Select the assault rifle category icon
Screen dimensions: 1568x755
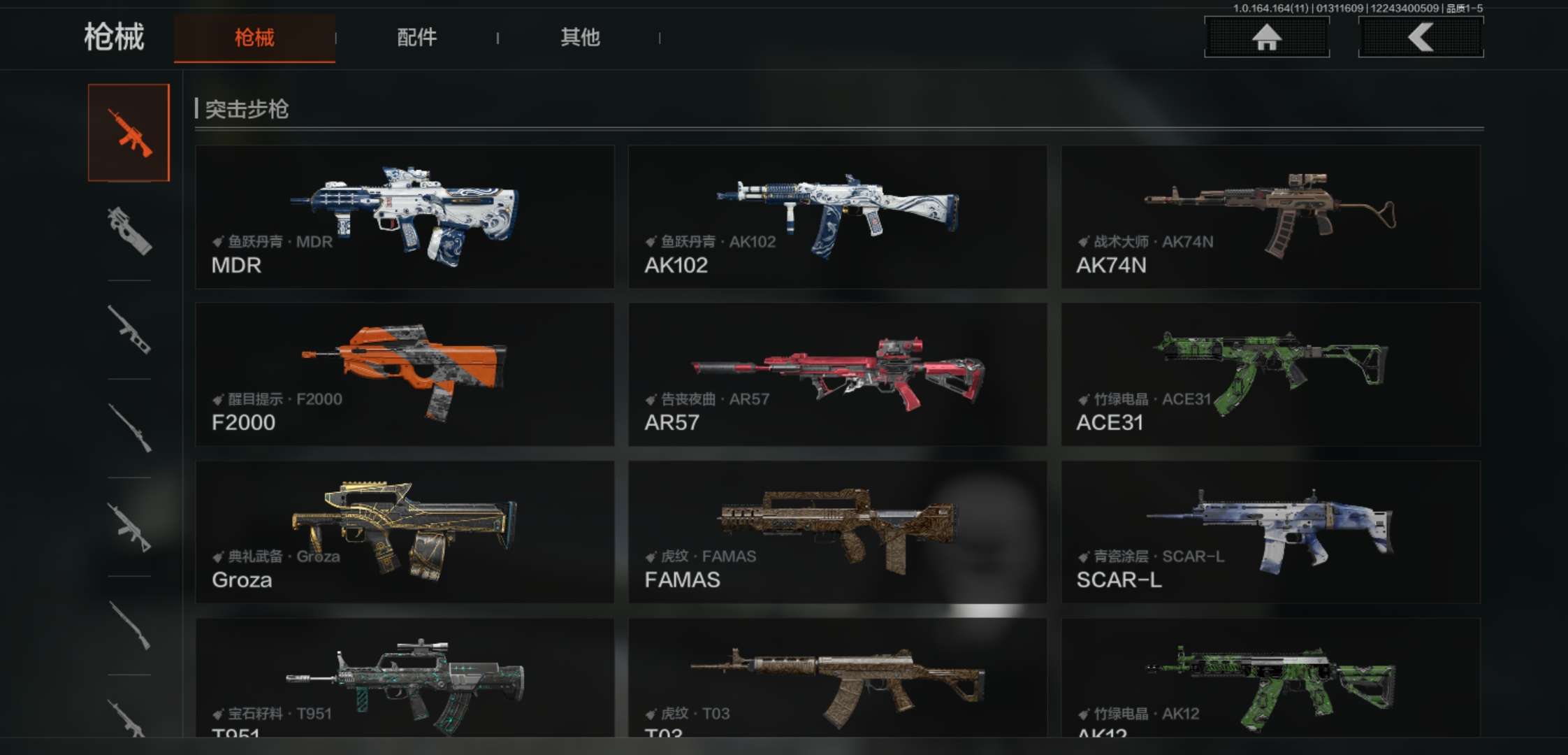129,133
